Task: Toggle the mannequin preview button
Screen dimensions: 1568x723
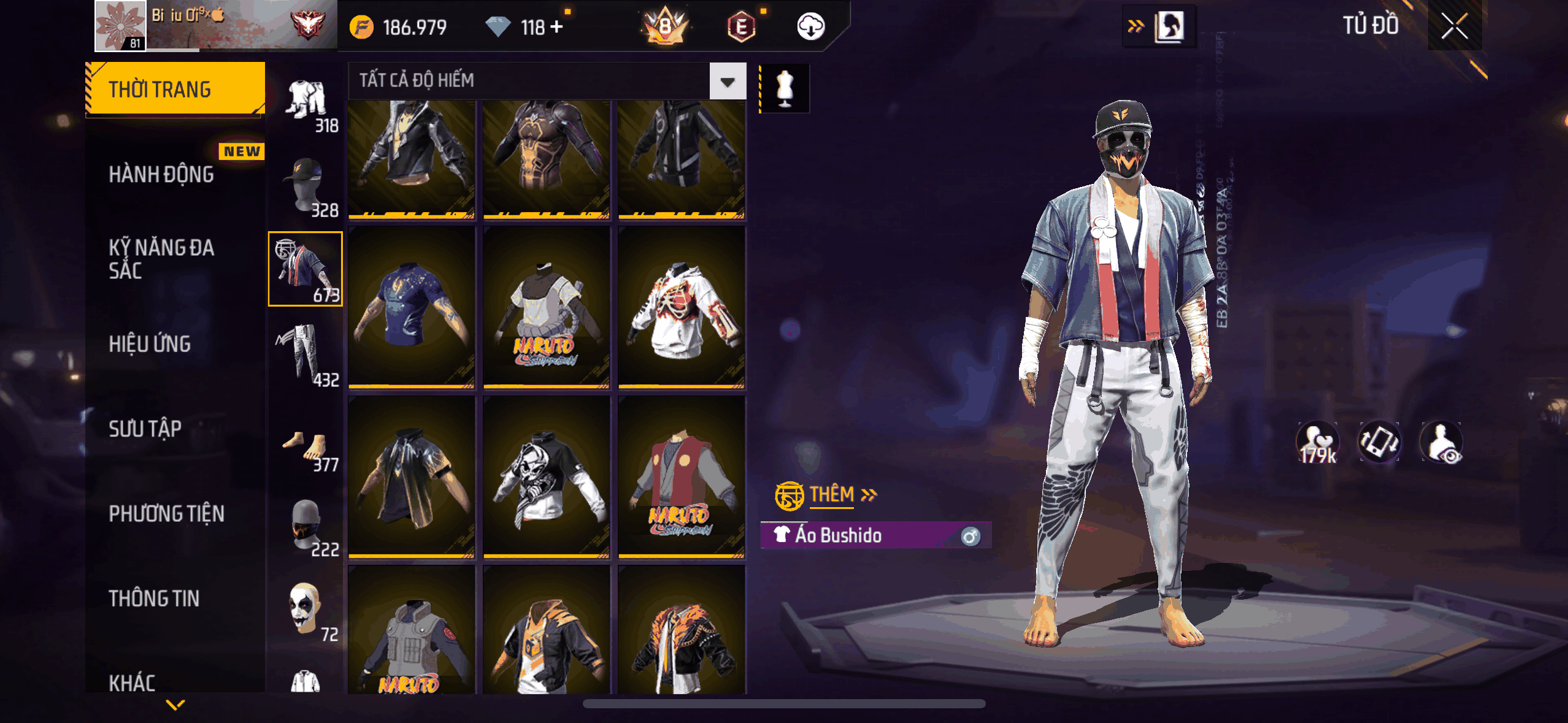Action: coord(785,89)
